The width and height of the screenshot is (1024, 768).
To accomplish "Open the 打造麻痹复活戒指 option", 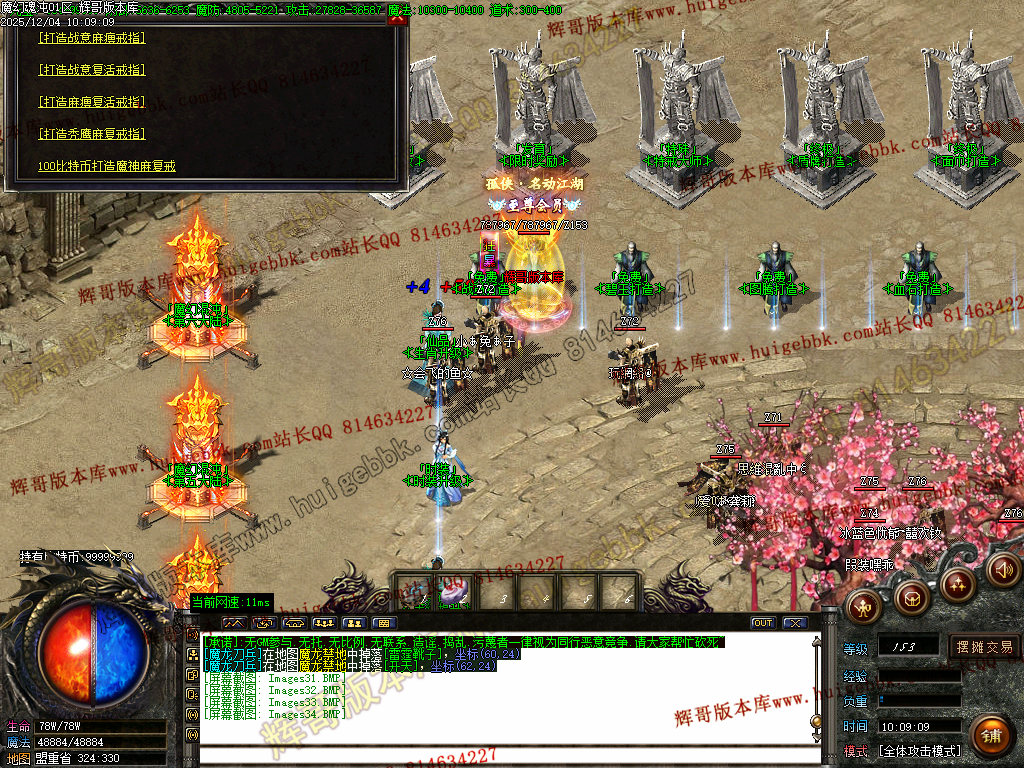I will [x=91, y=102].
